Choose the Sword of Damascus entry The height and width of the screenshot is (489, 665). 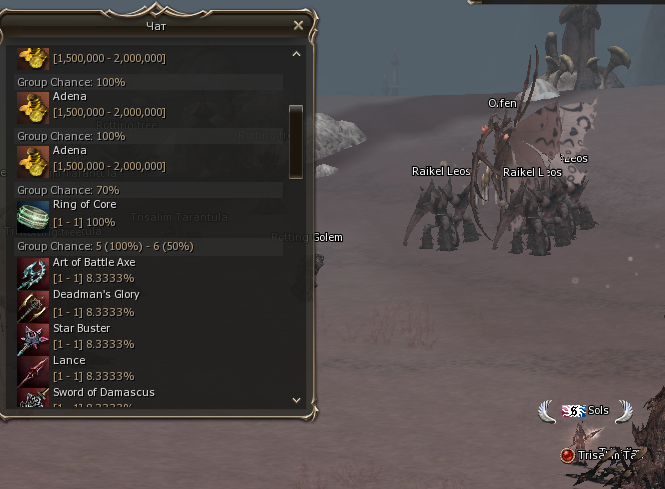103,393
